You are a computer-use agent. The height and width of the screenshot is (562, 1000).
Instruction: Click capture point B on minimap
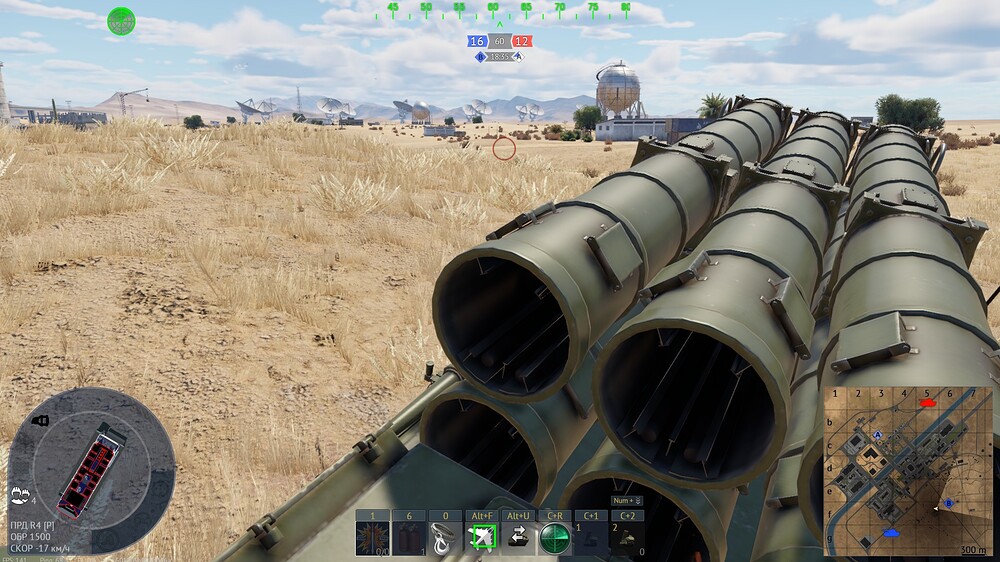tap(948, 503)
